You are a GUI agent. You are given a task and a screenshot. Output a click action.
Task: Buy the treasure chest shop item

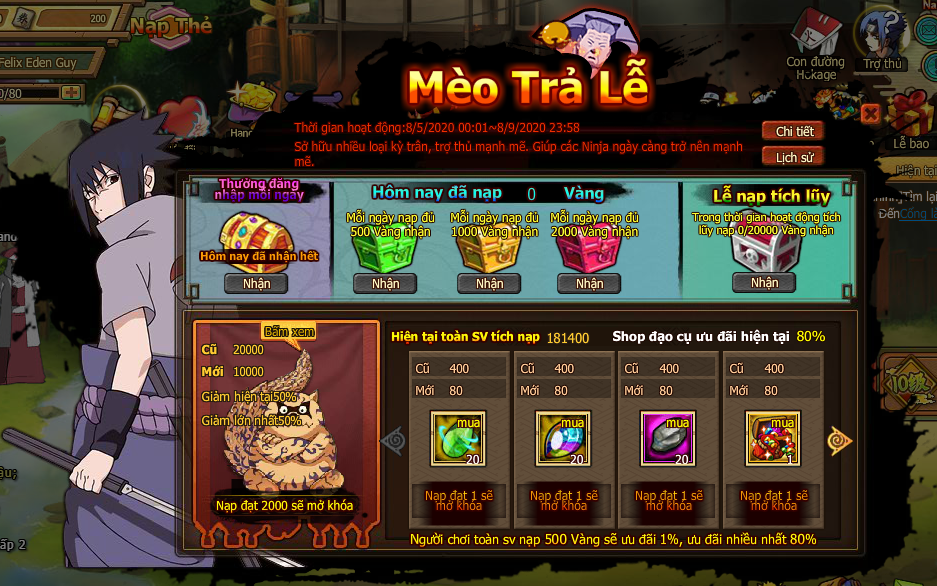point(771,438)
